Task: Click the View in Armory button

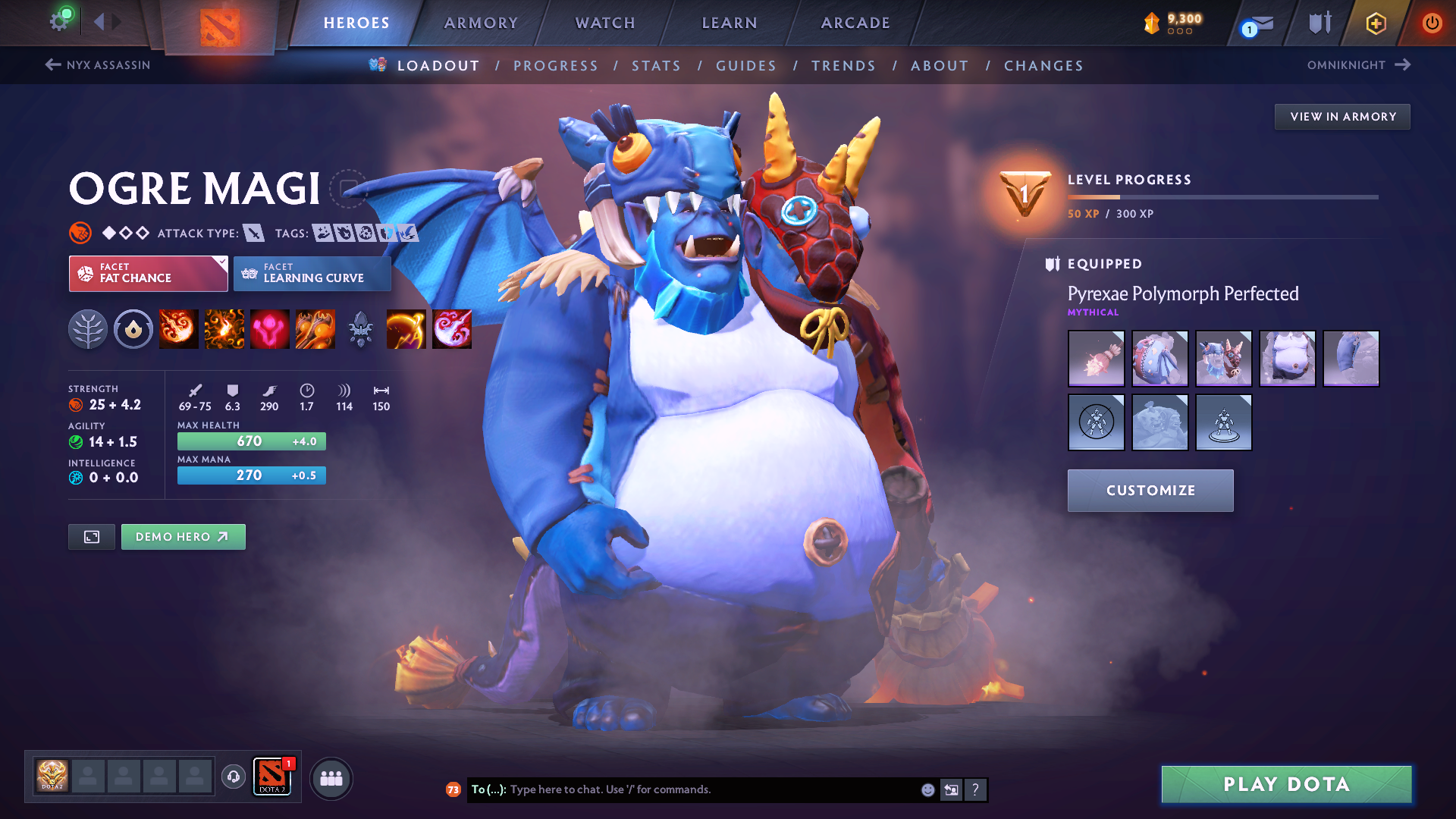Action: 1342,117
